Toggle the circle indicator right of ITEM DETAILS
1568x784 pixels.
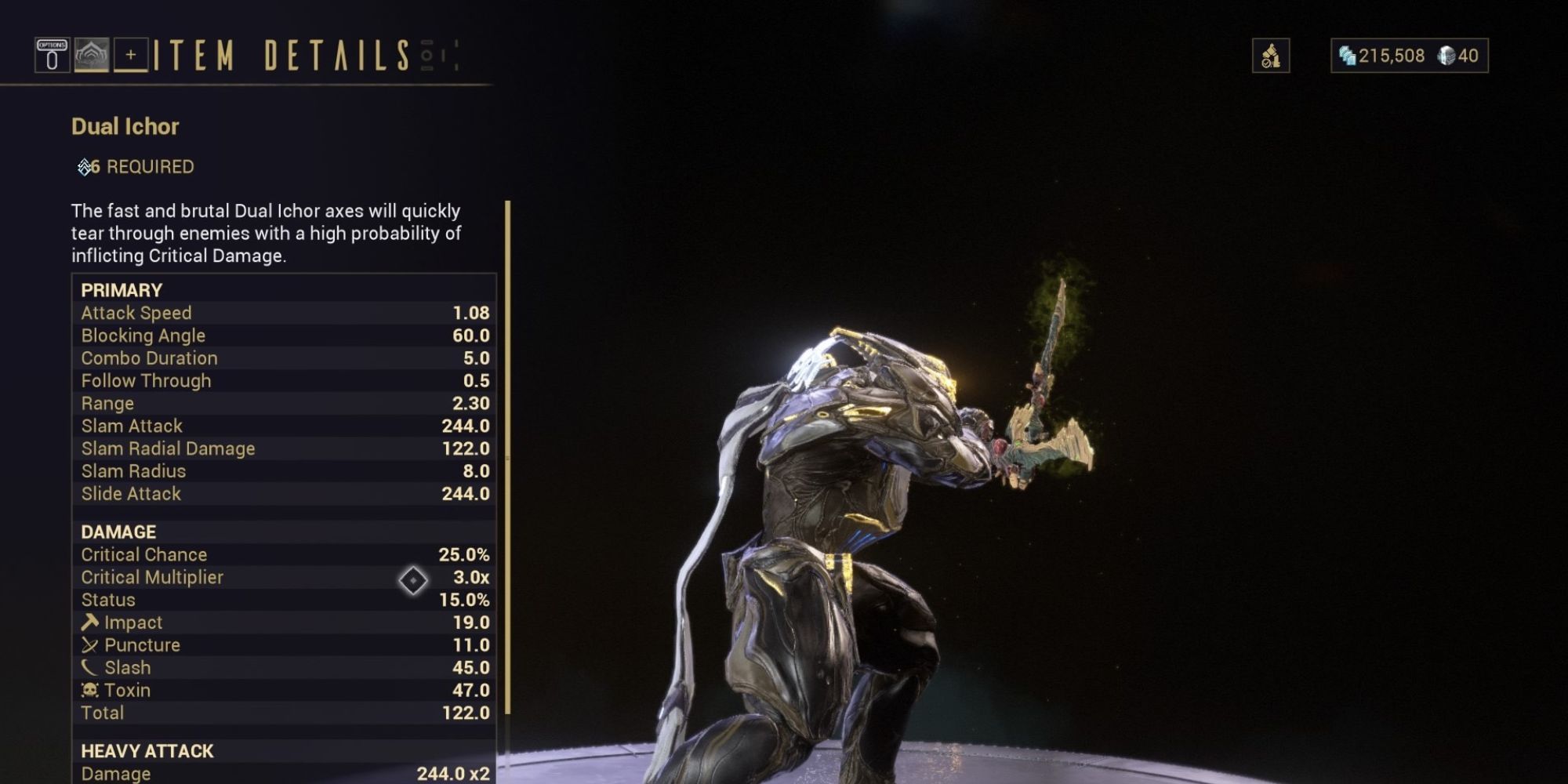click(426, 55)
